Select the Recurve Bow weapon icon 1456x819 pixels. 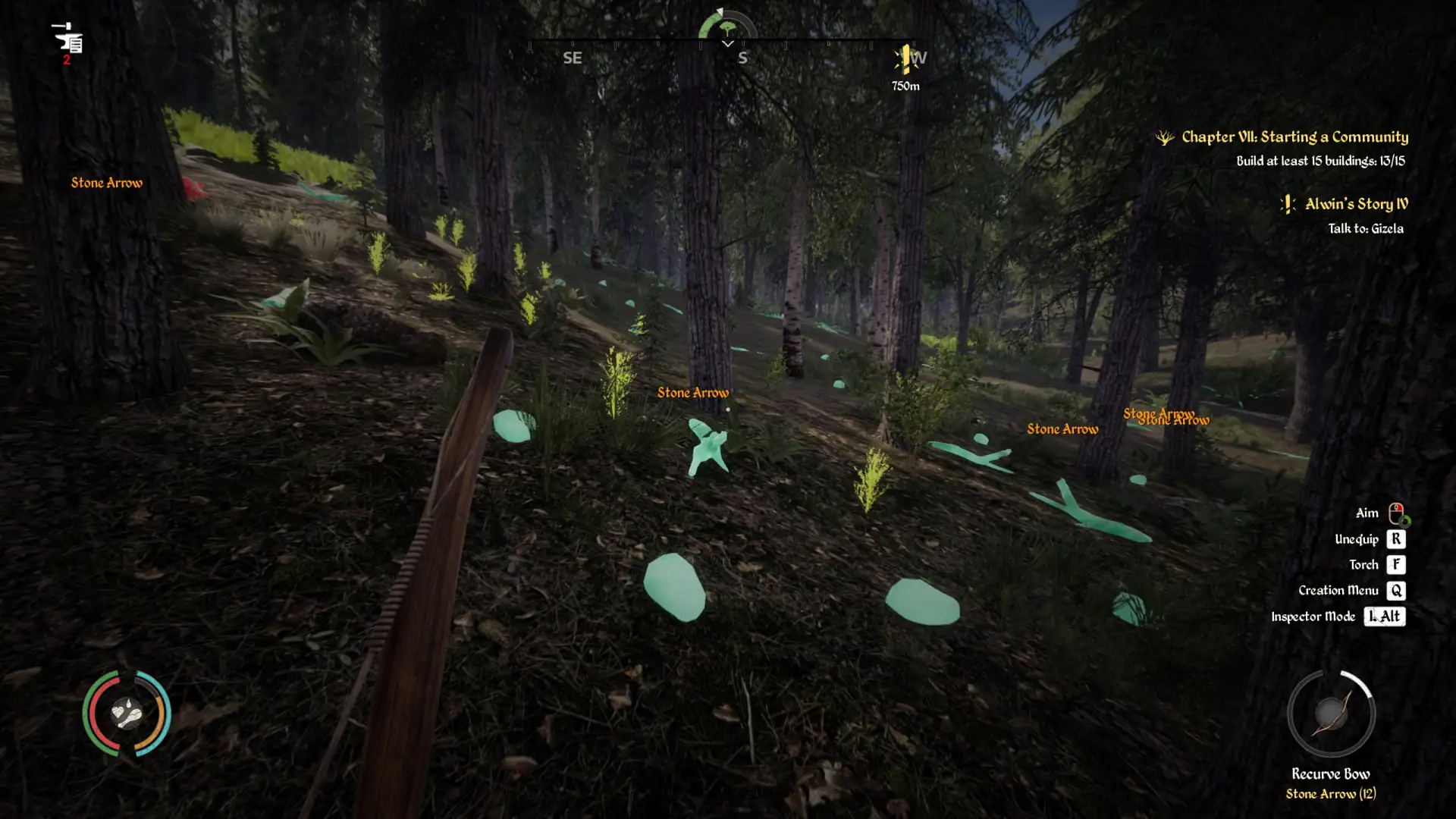[x=1331, y=713]
